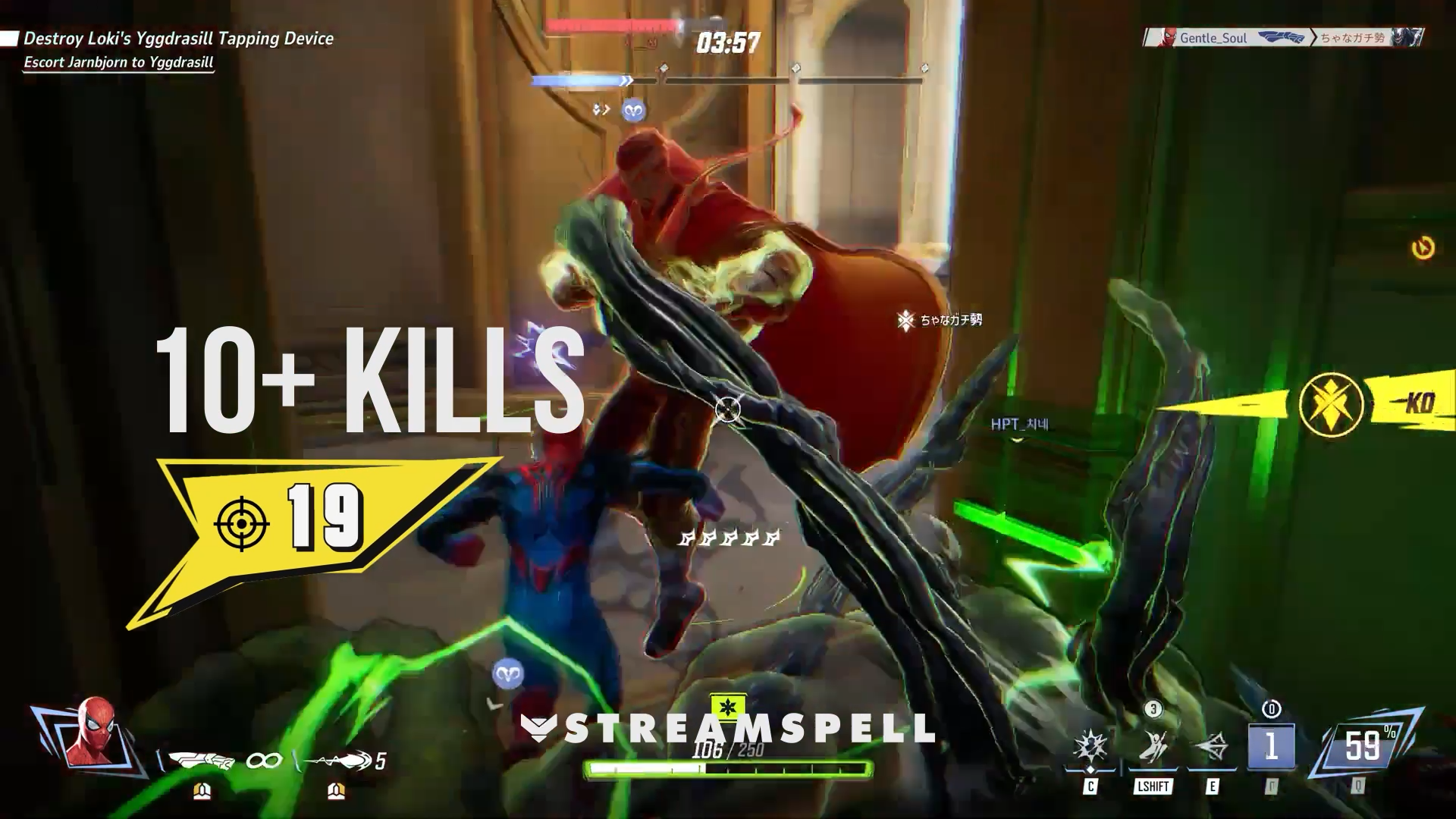1456x819 pixels.
Task: Open the Destroy Loki's Yggdrasill Tapping Device objective
Action: [x=178, y=39]
